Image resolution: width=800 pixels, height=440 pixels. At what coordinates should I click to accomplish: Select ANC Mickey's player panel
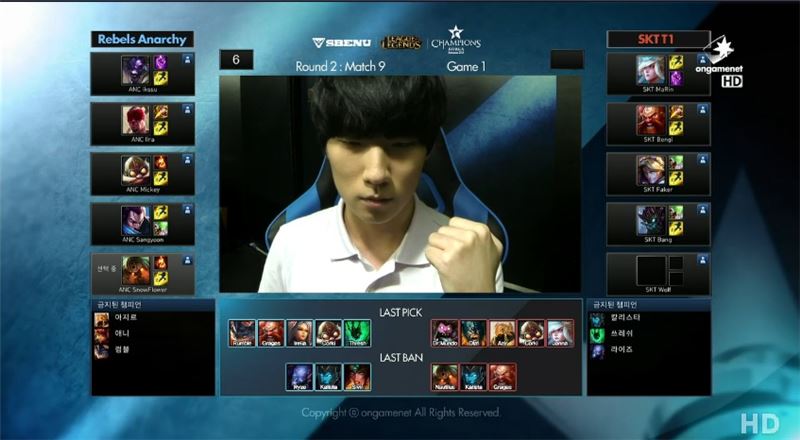pyautogui.click(x=142, y=173)
